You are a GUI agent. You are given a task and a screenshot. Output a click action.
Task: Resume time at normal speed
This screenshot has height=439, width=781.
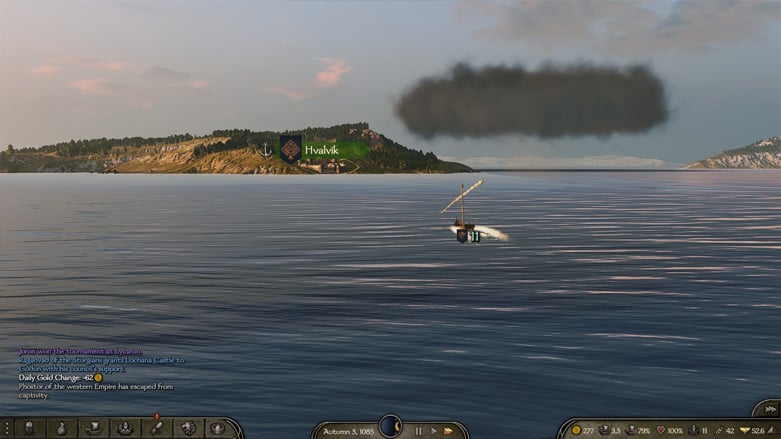click(x=434, y=431)
